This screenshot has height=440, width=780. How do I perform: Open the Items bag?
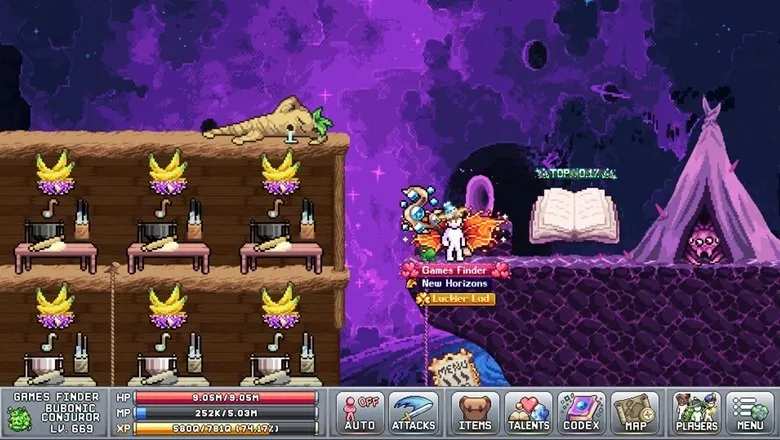pyautogui.click(x=475, y=412)
